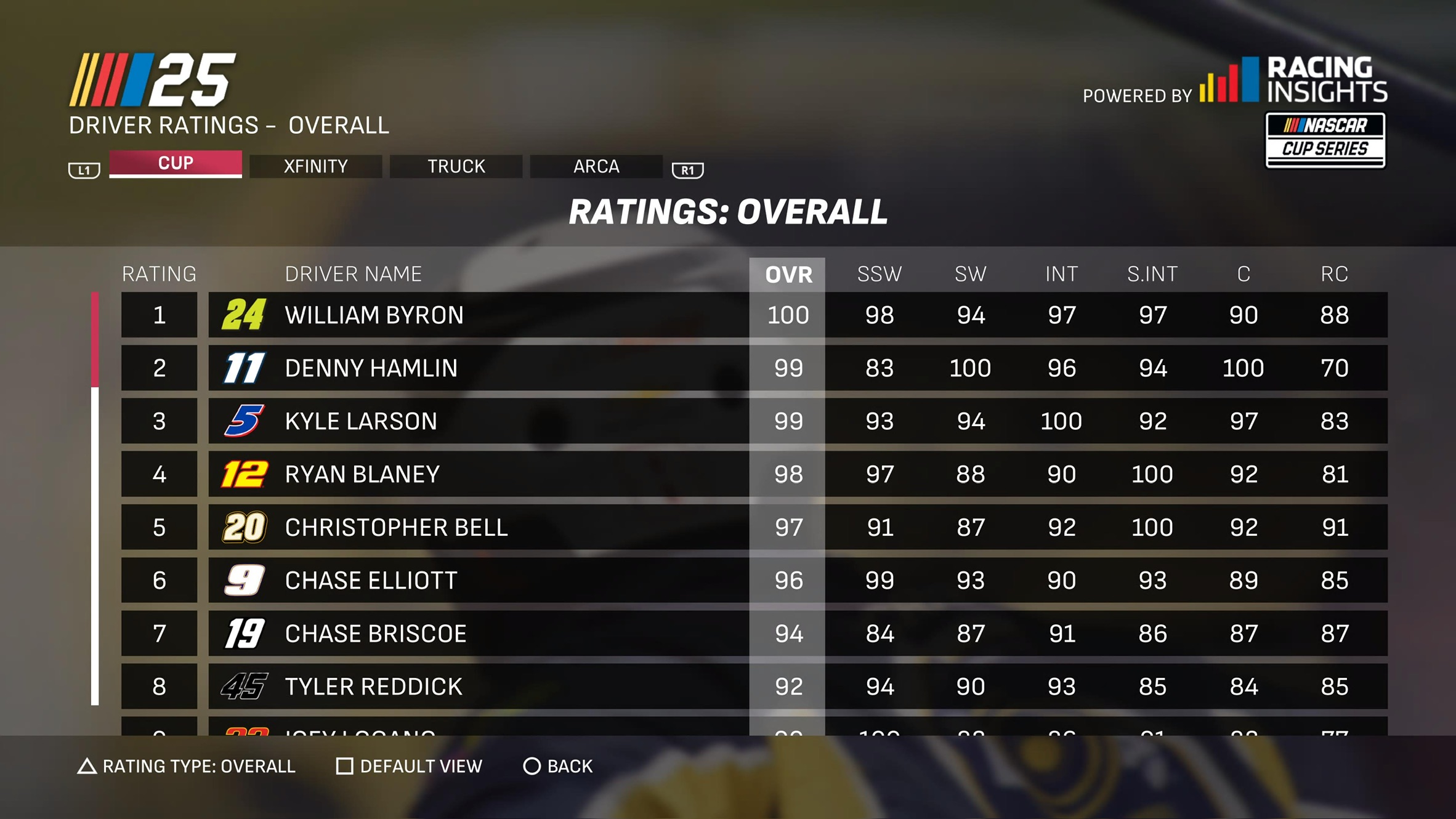
Task: Select William Byron's driver row
Action: pos(374,315)
